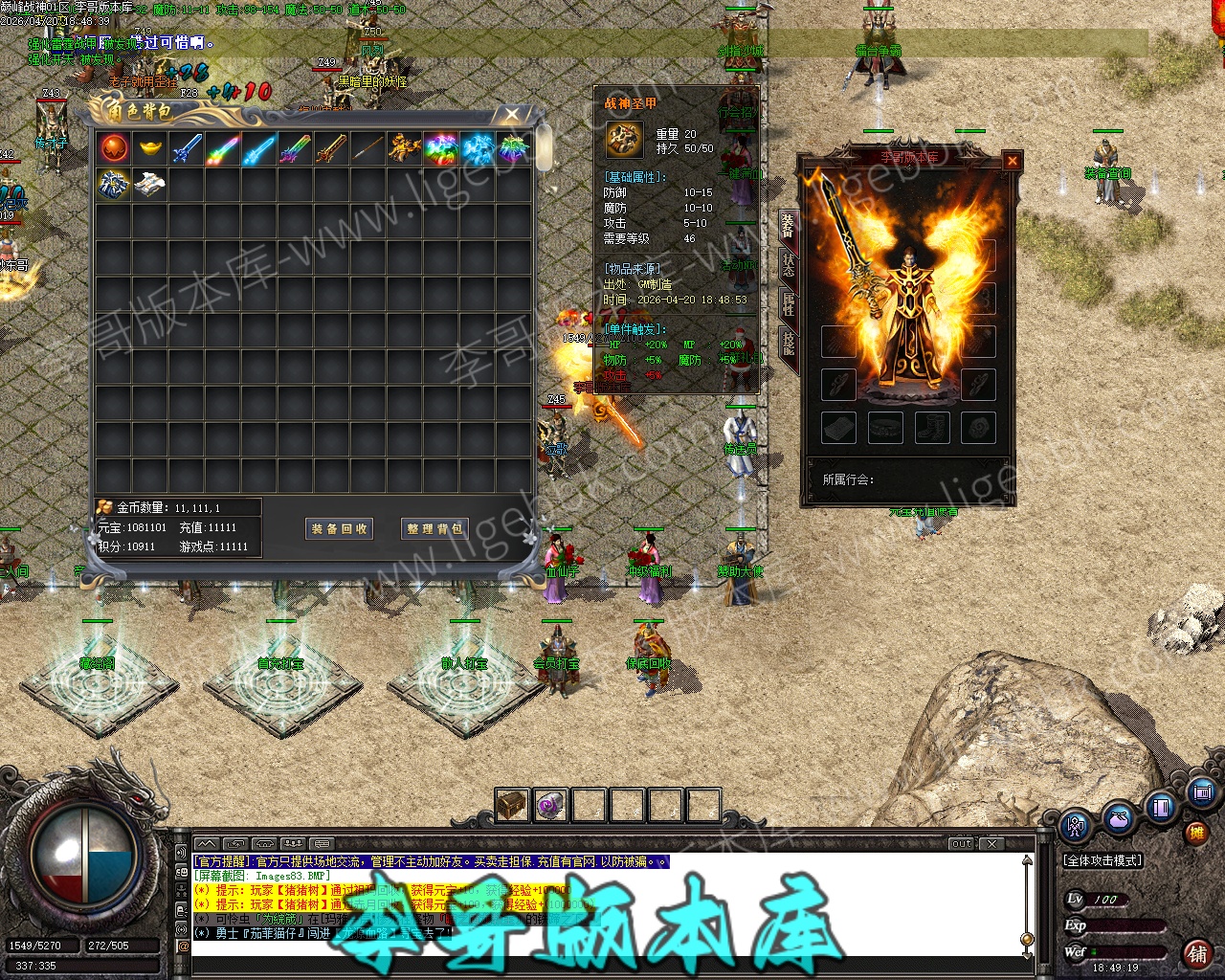
Task: Open the 技能 skills tab
Action: click(x=788, y=342)
